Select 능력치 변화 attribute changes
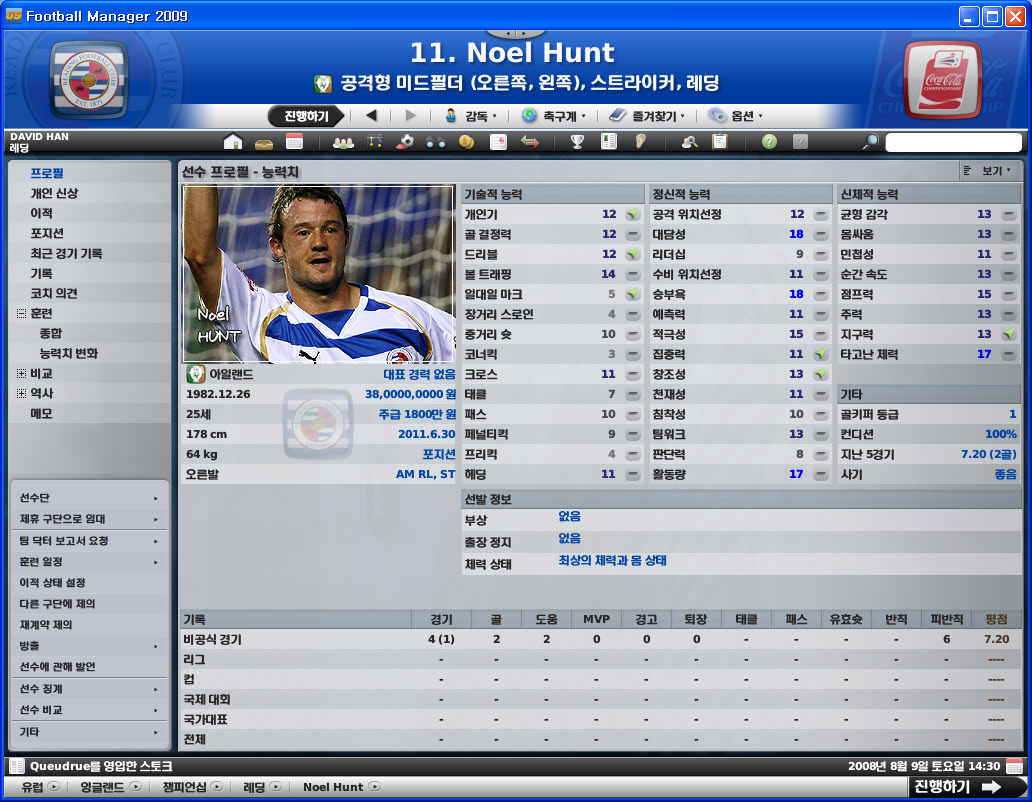 pos(68,353)
